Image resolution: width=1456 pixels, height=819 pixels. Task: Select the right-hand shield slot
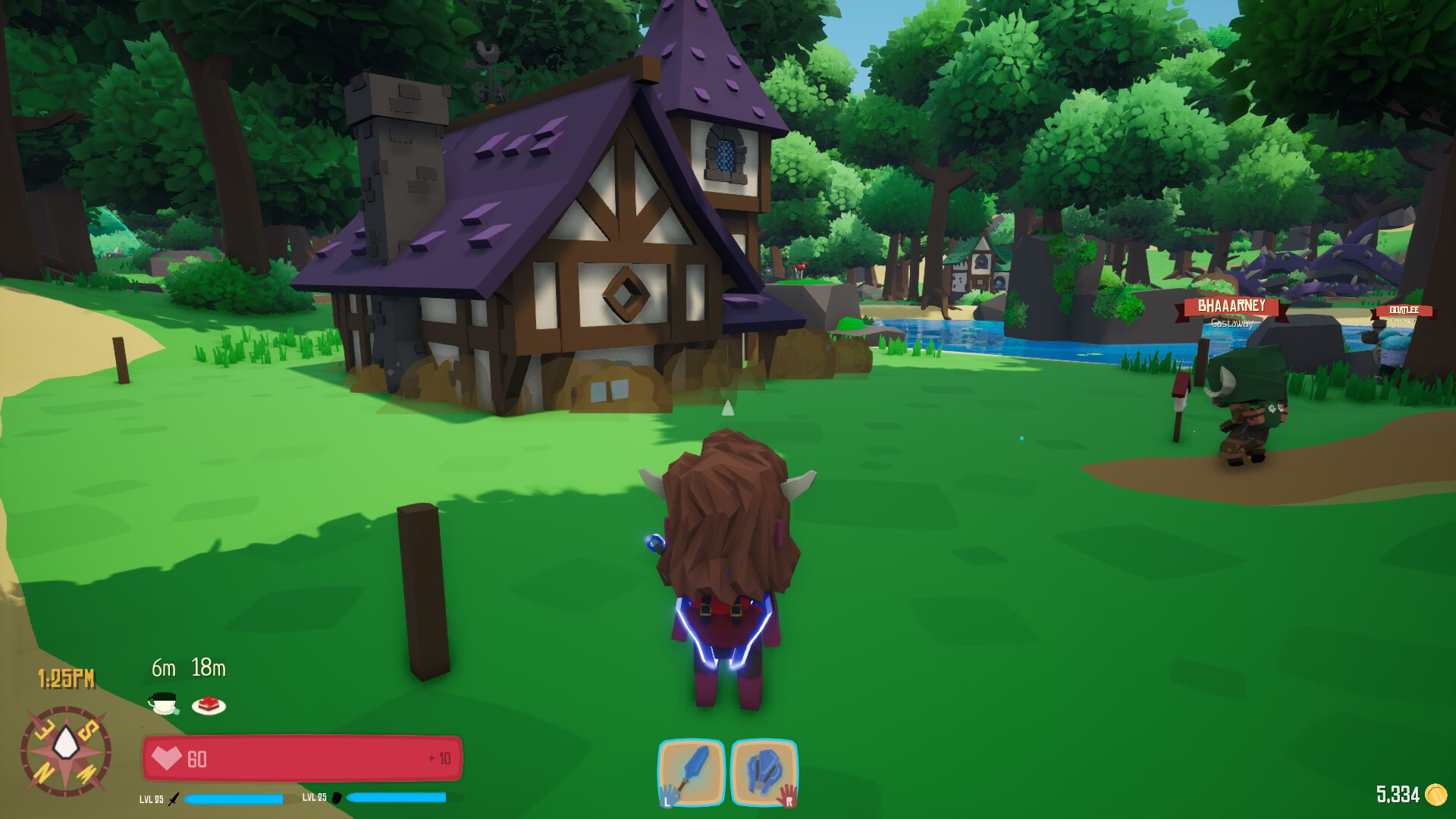[766, 771]
